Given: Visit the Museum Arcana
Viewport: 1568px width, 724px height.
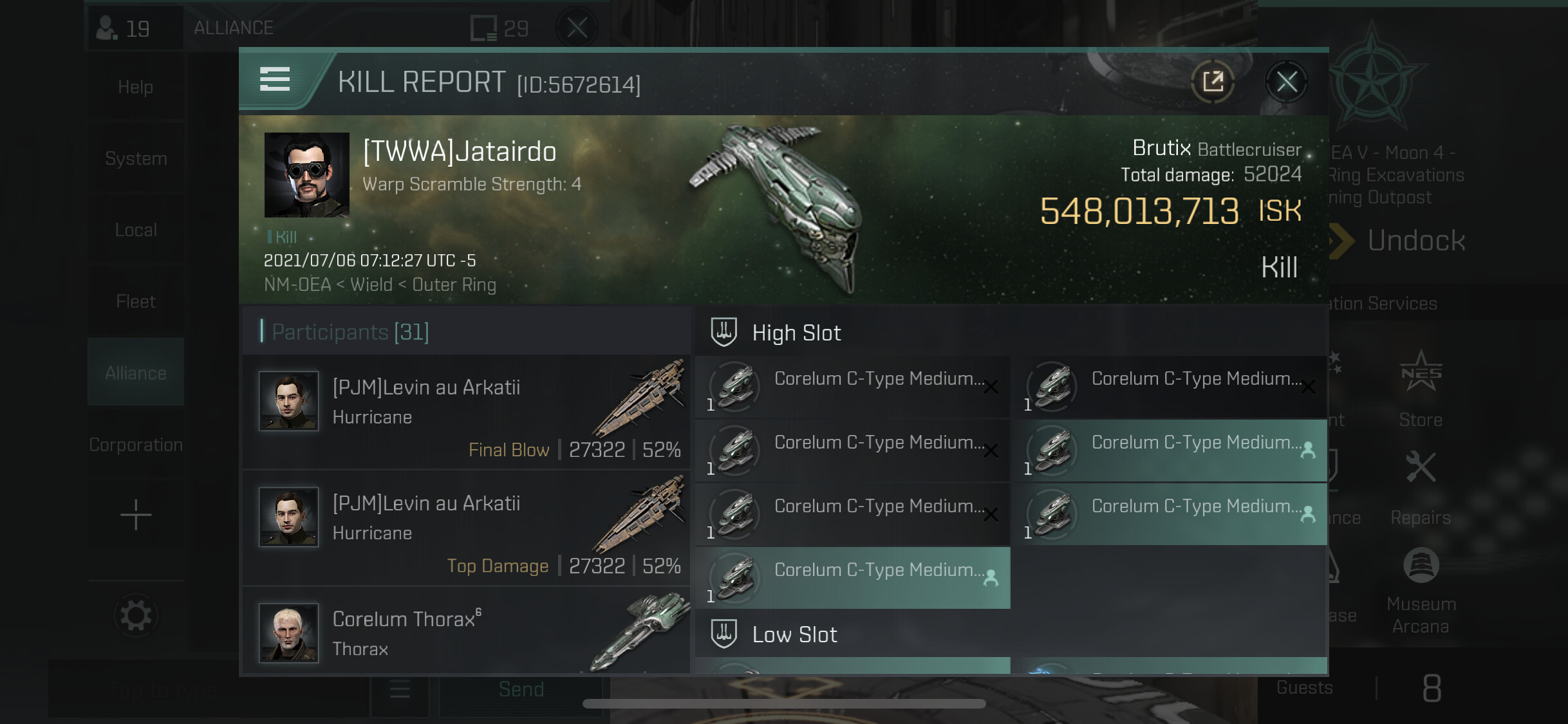Looking at the screenshot, I should (x=1421, y=591).
